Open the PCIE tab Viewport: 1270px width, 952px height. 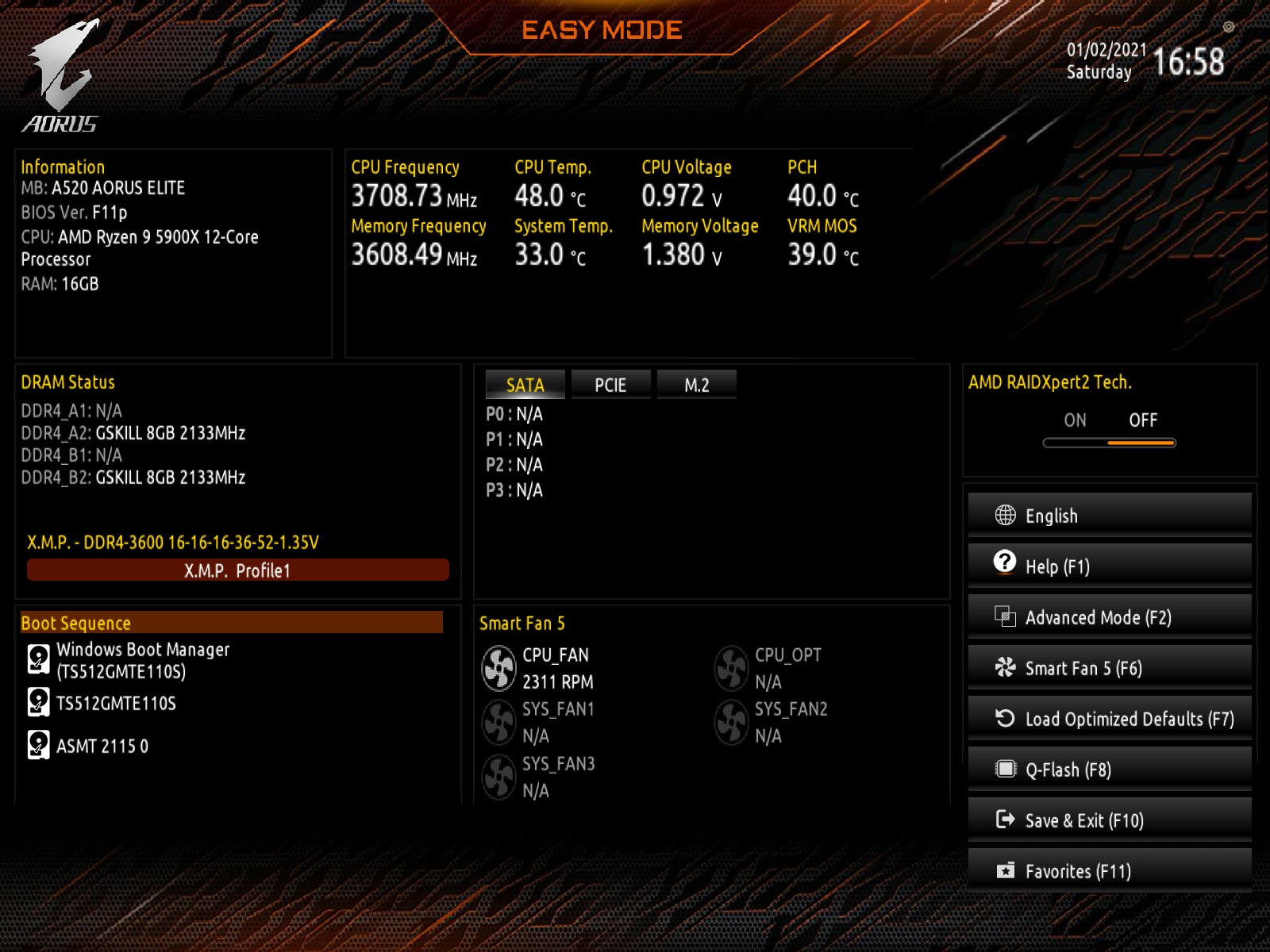[610, 385]
